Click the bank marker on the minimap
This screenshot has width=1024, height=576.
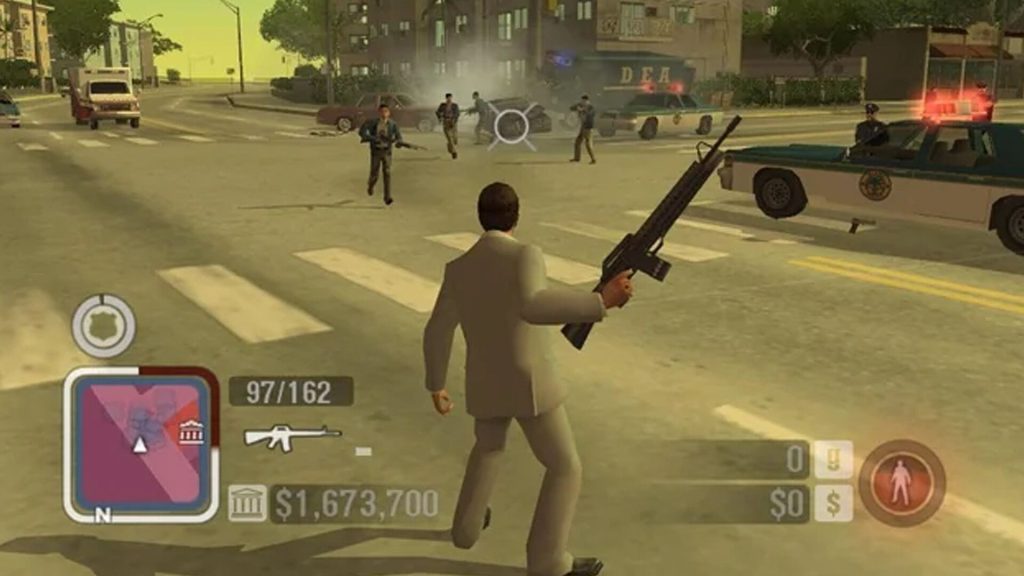coord(191,432)
